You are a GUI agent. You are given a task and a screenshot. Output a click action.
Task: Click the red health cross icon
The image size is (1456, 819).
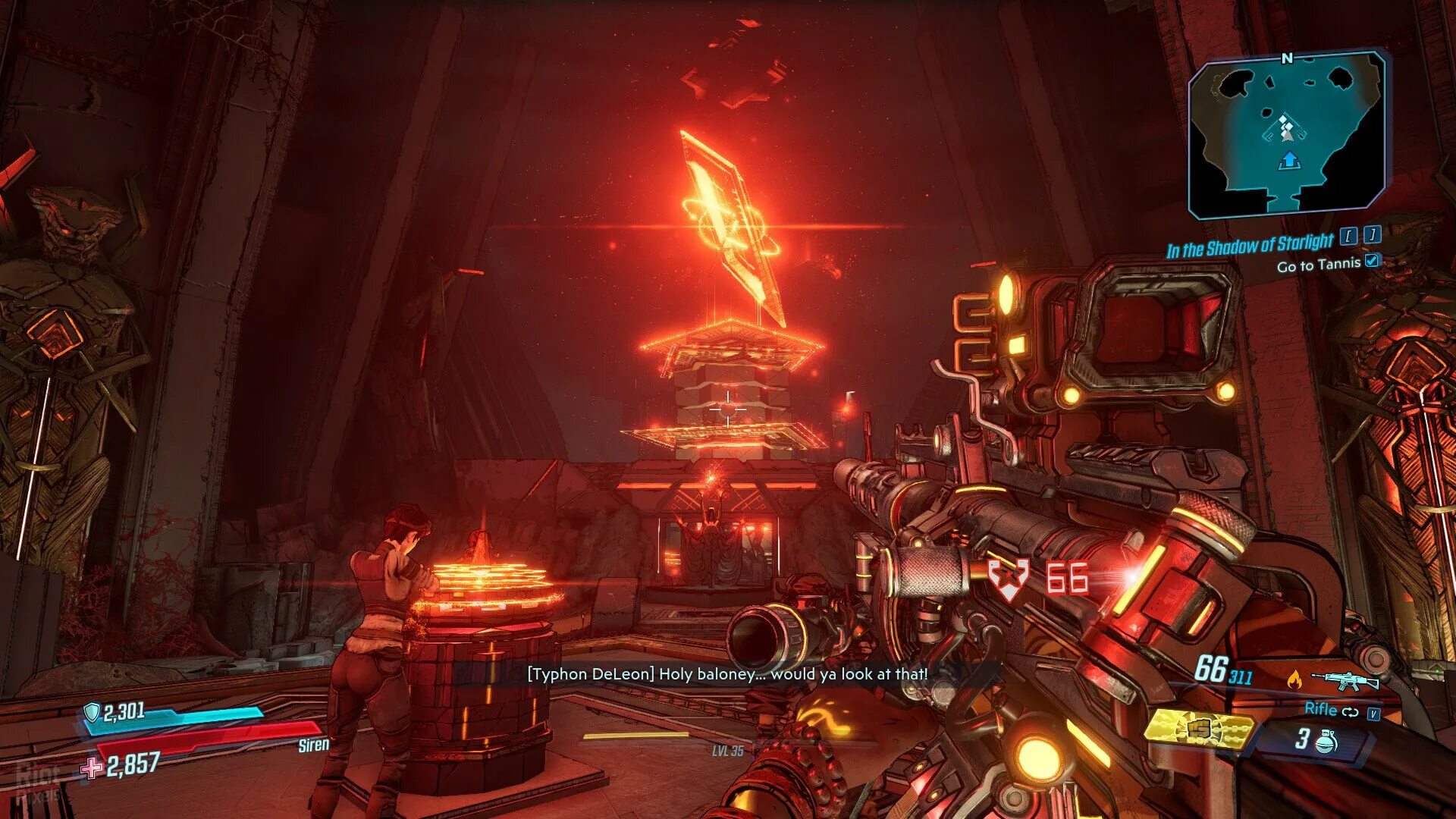click(93, 768)
